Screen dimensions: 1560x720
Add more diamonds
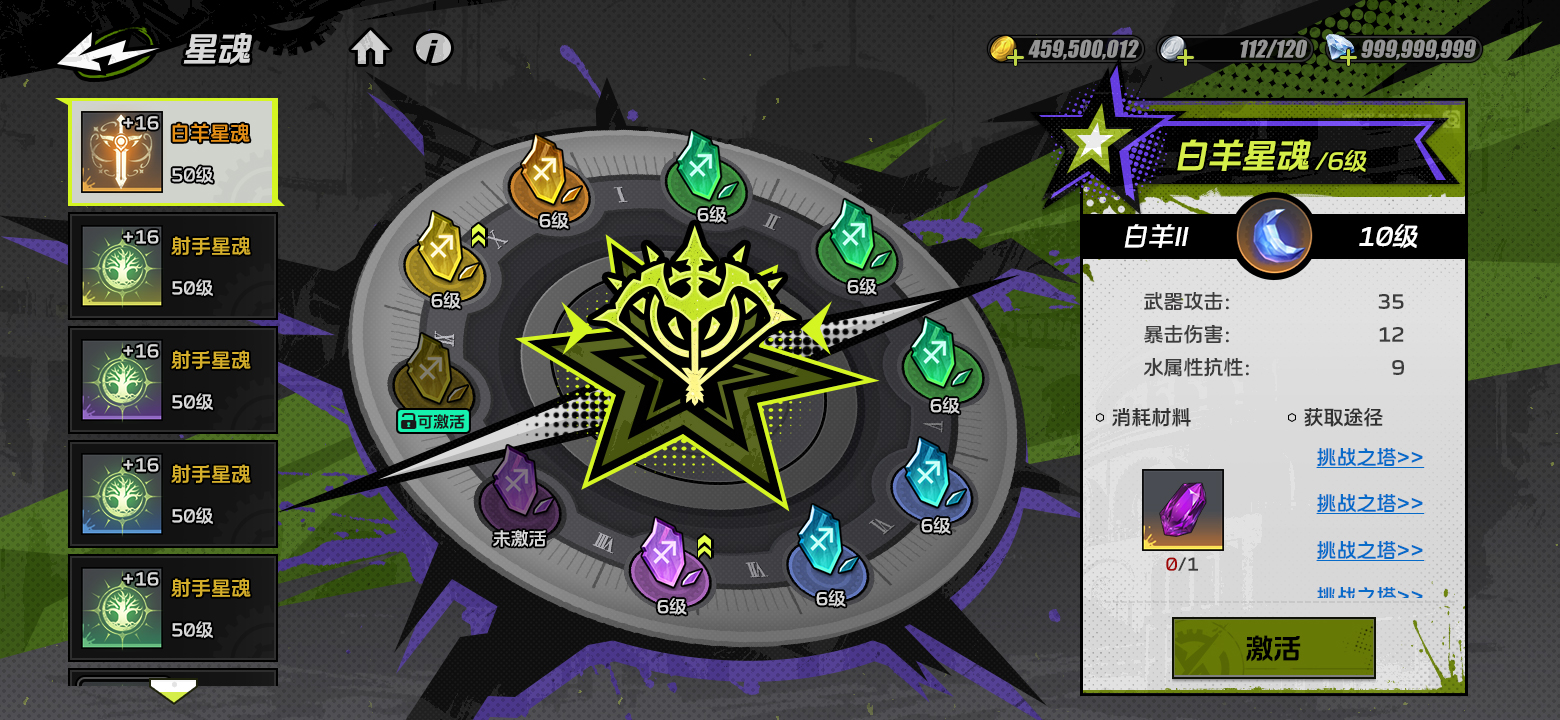1347,57
